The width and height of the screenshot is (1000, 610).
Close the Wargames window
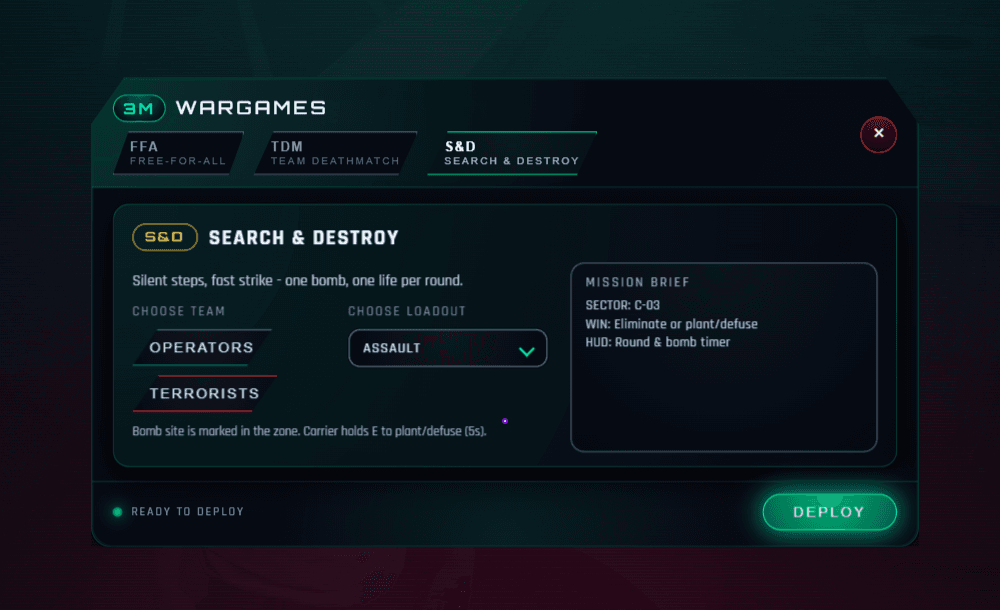coord(878,133)
